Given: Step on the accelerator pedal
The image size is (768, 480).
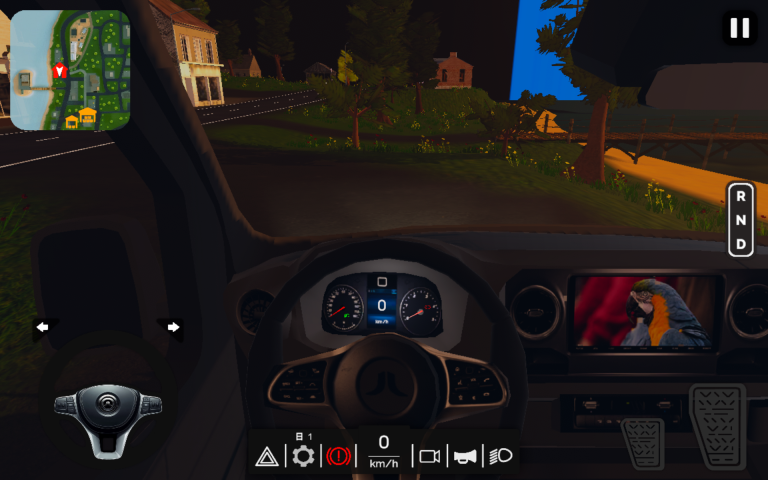Looking at the screenshot, I should tap(717, 424).
